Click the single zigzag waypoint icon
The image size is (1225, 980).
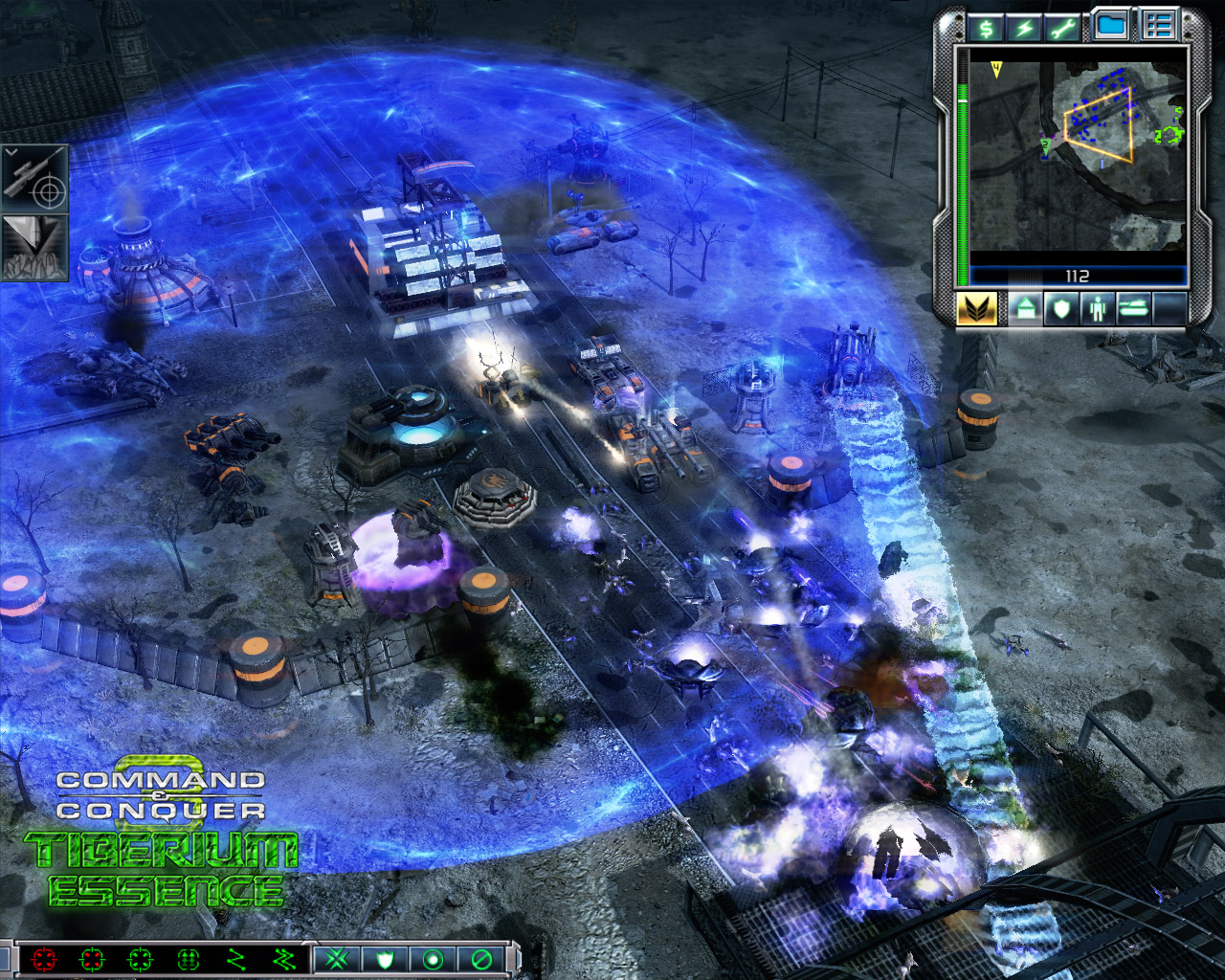point(235,958)
